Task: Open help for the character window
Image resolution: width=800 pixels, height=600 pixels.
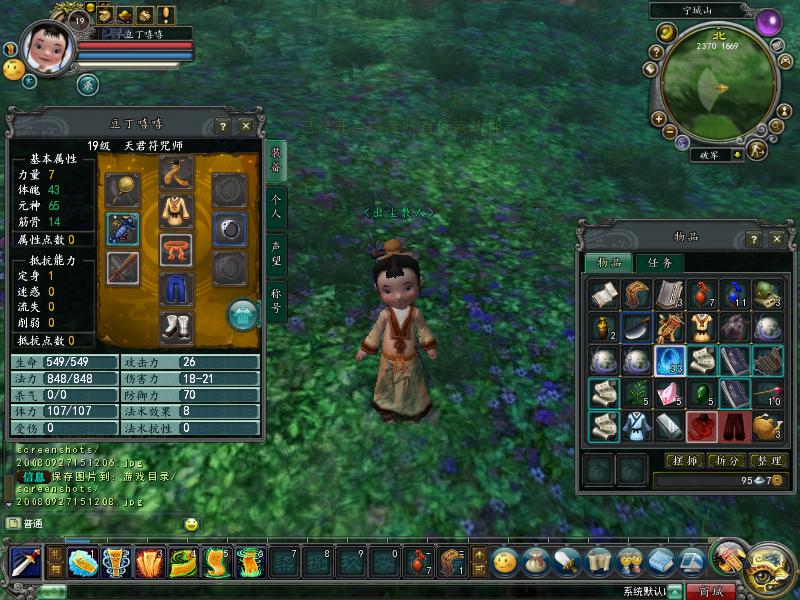Action: point(224,125)
